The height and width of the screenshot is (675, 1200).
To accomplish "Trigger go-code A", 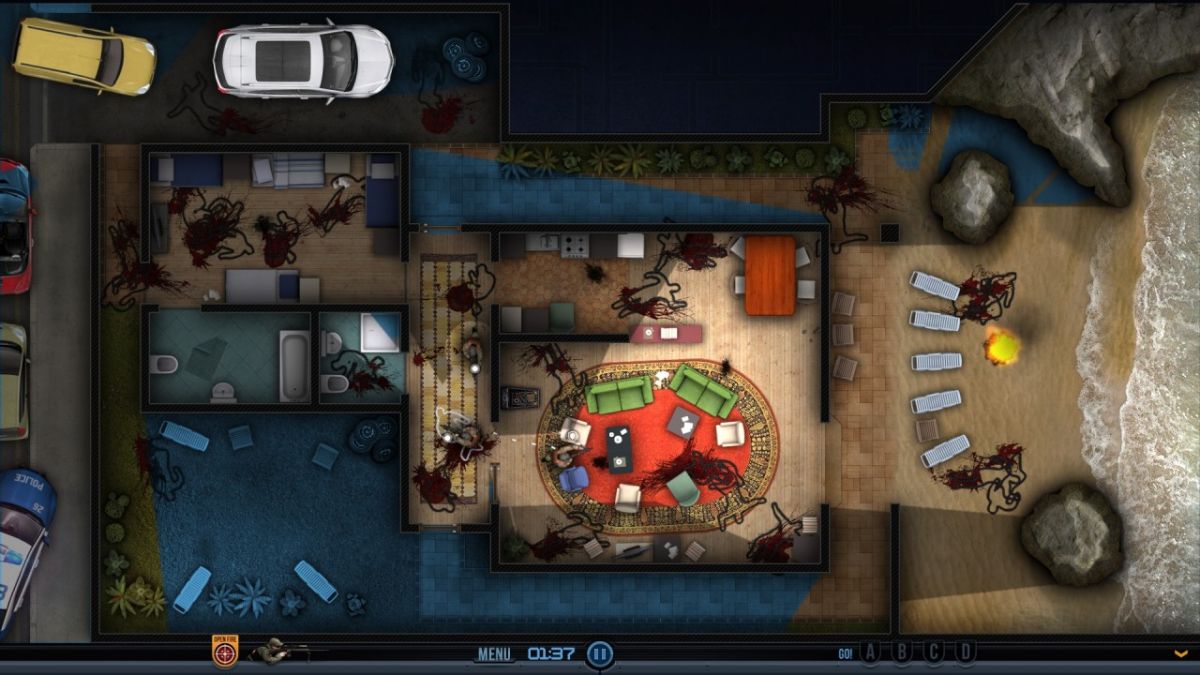I will pyautogui.click(x=870, y=653).
